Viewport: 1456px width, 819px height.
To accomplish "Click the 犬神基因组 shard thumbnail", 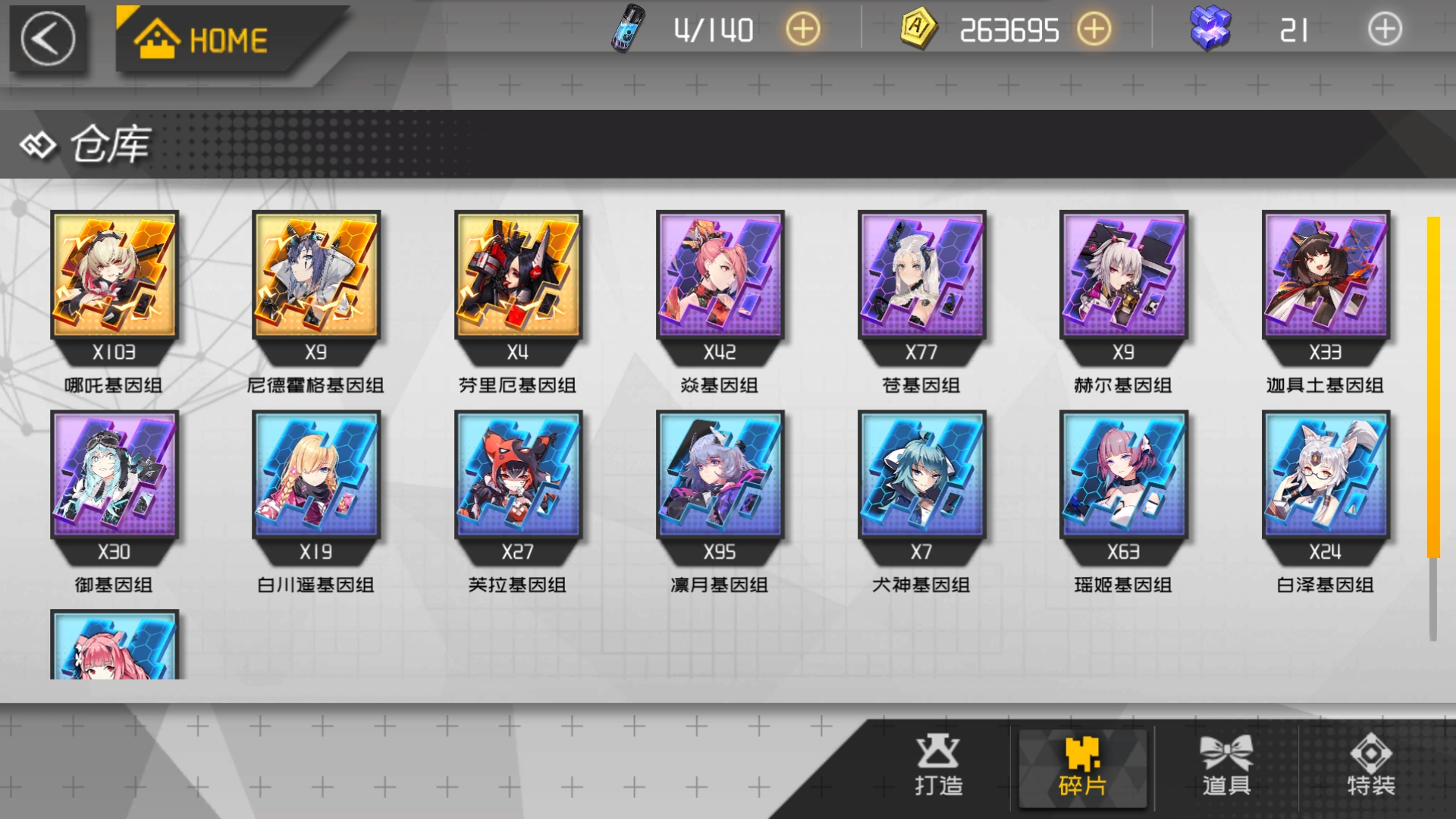I will pos(921,476).
